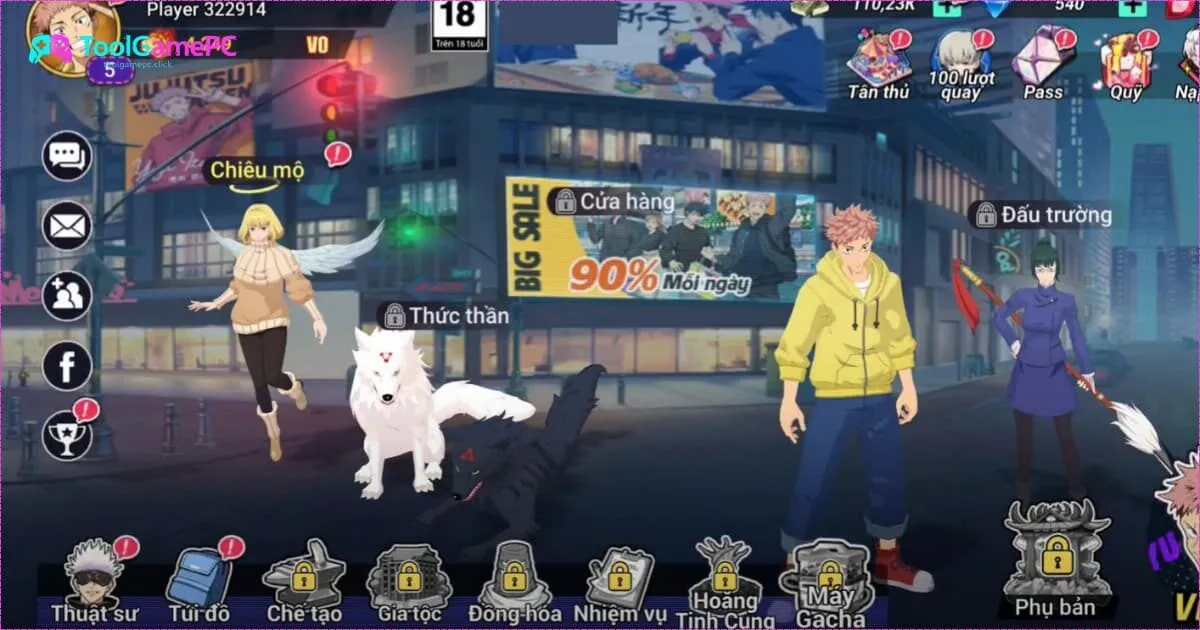Open the friends list icon
The height and width of the screenshot is (630, 1200).
click(x=67, y=296)
